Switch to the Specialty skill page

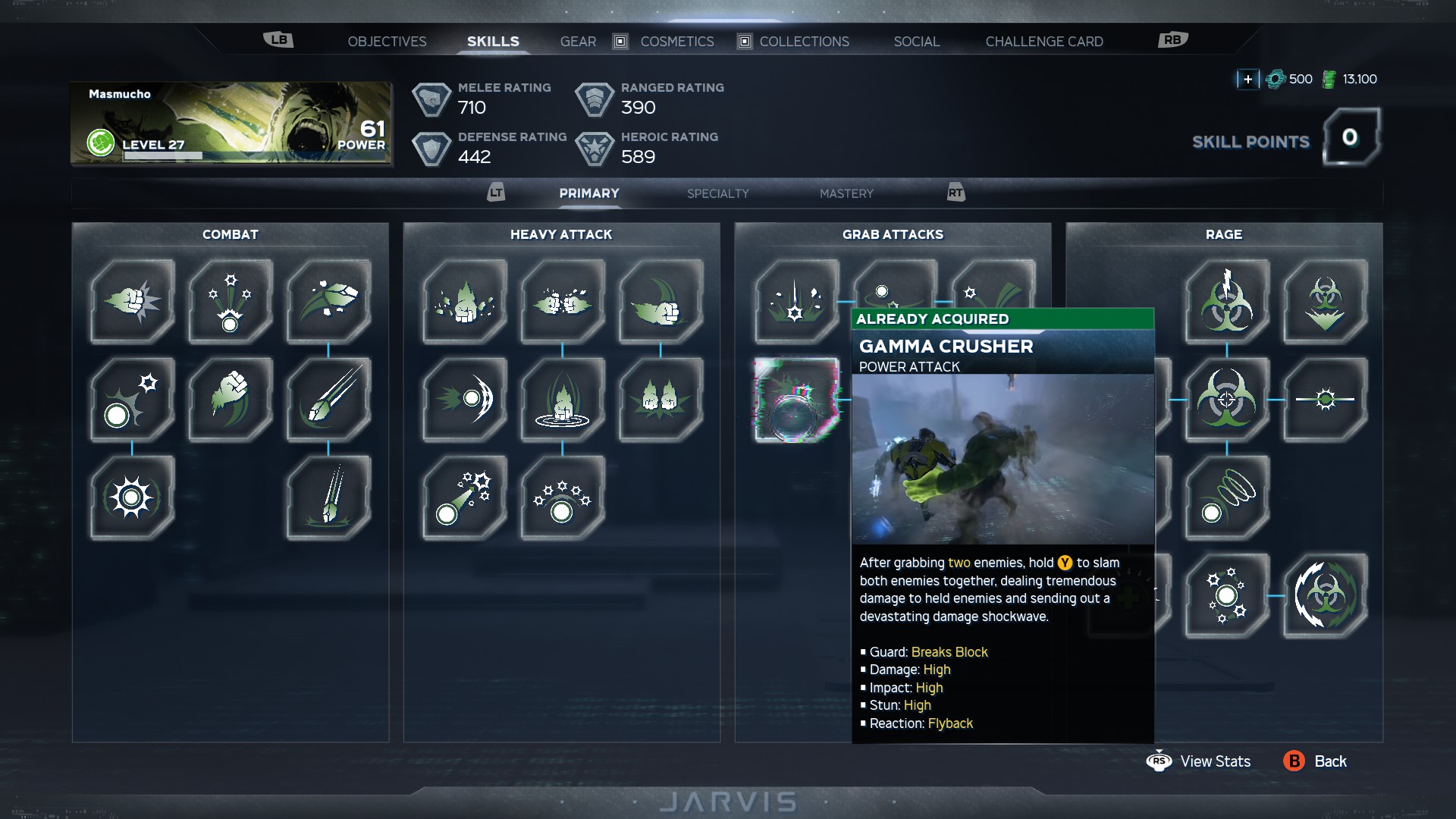click(717, 194)
